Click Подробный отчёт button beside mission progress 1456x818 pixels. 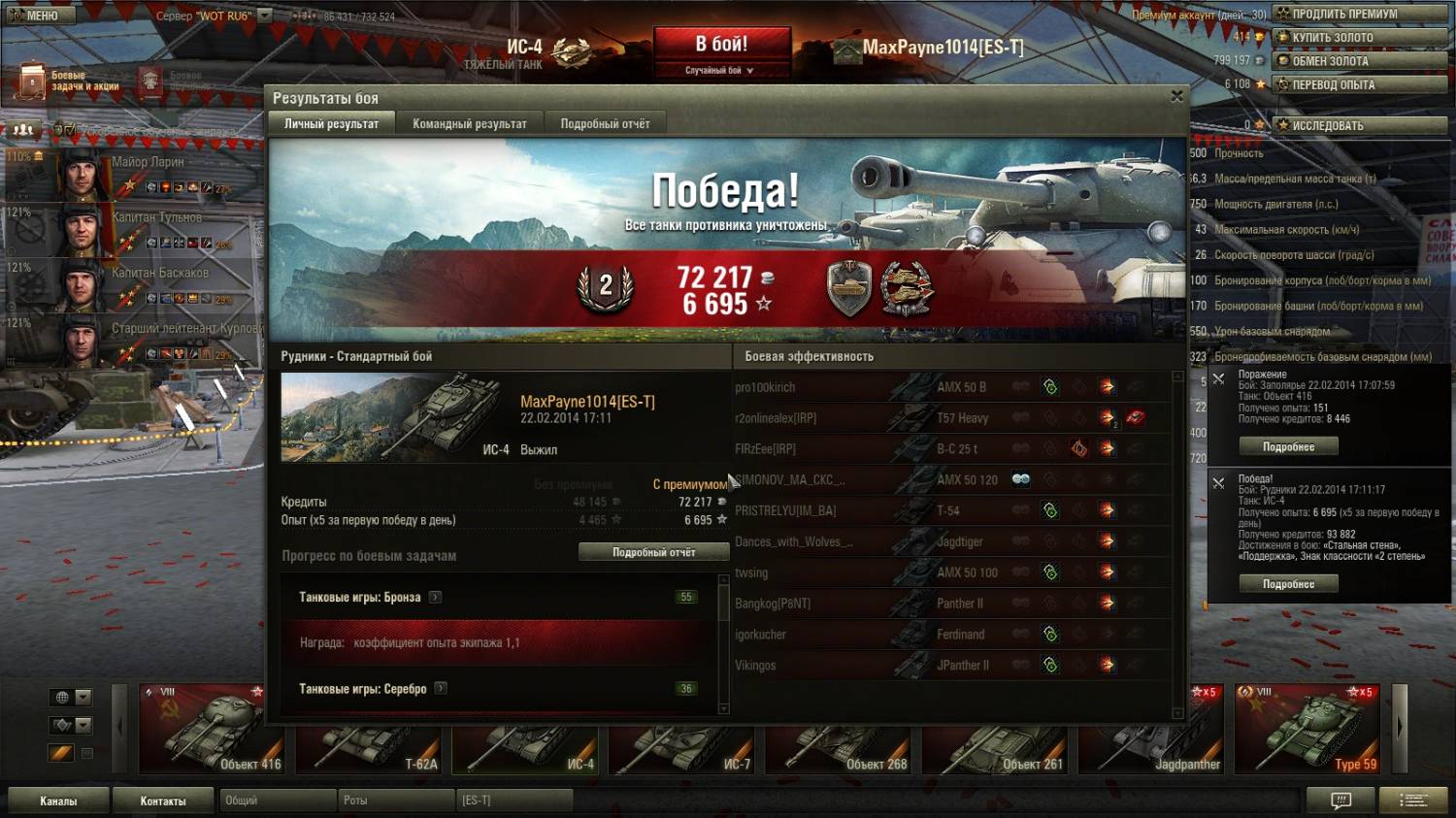653,552
